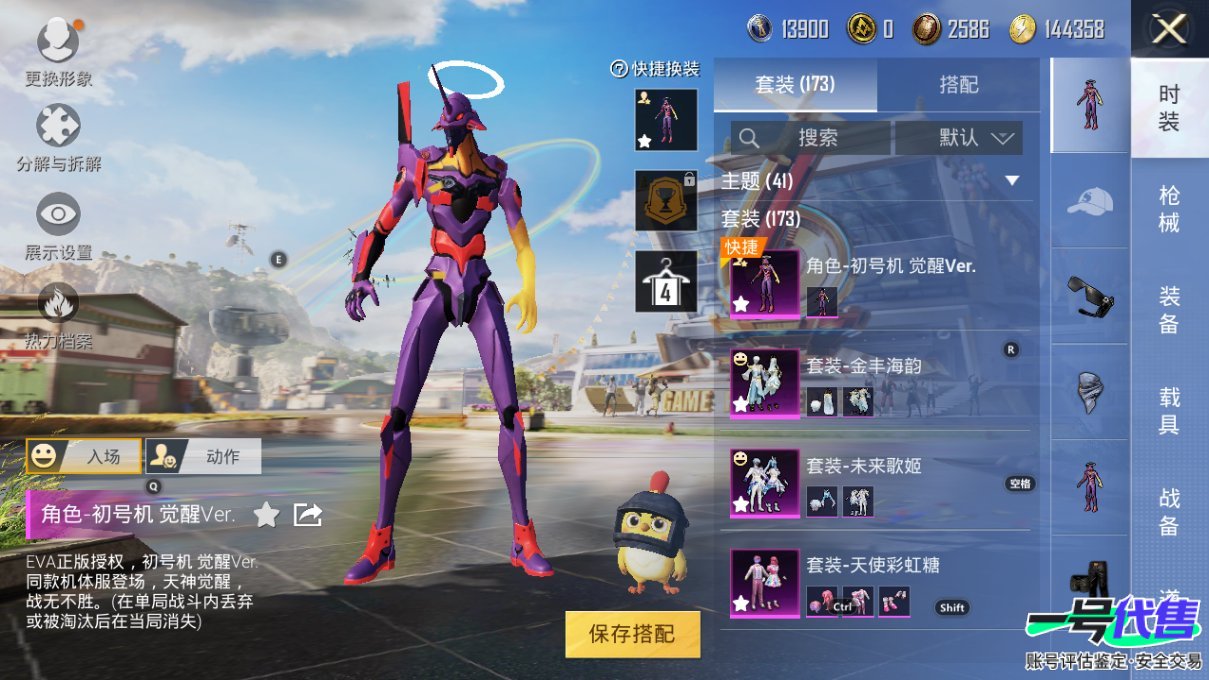Open the 枪械 firearms category
1209x680 pixels.
[1169, 209]
